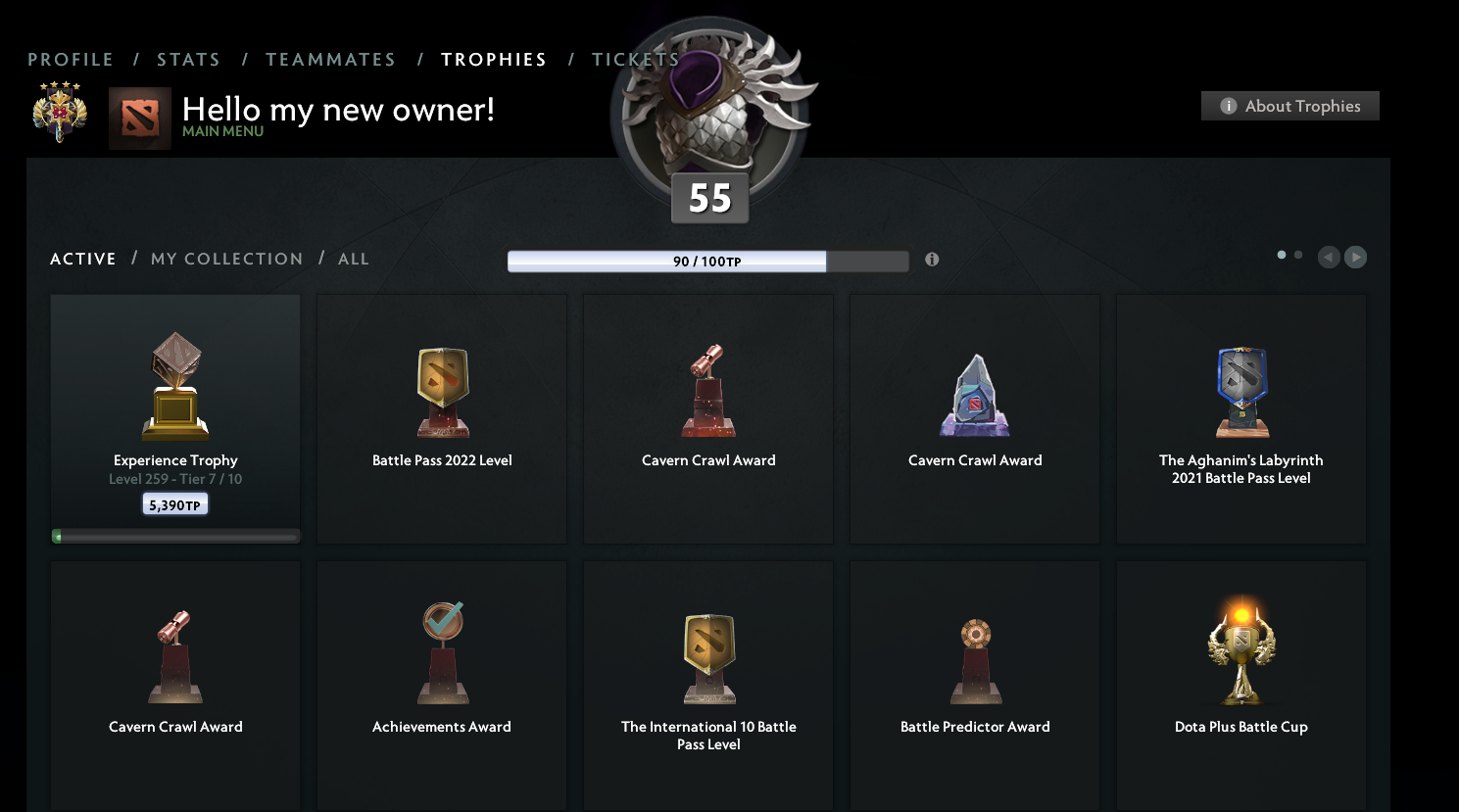The height and width of the screenshot is (812, 1459).
Task: Click the MAIN MENU link
Action: (223, 130)
